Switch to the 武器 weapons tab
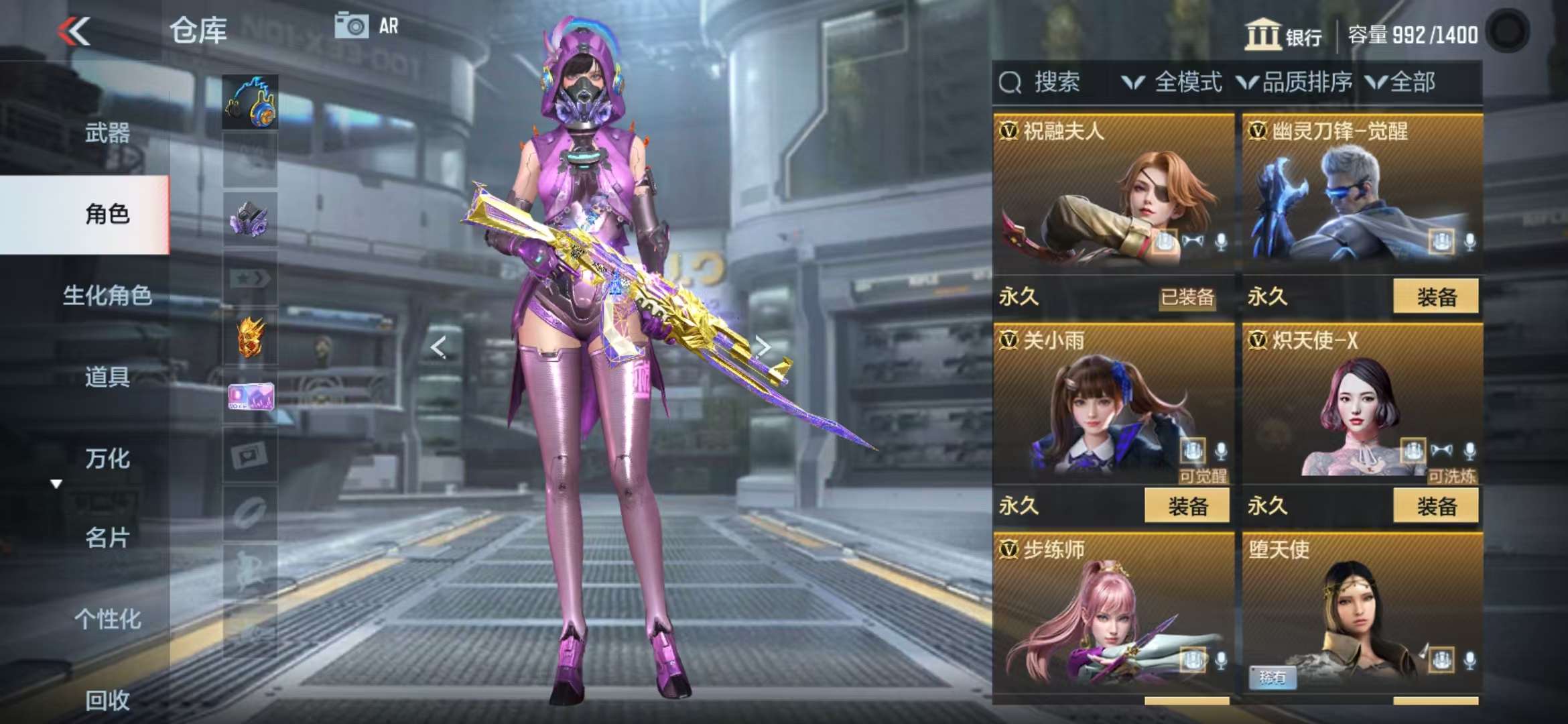The height and width of the screenshot is (724, 1568). [107, 133]
